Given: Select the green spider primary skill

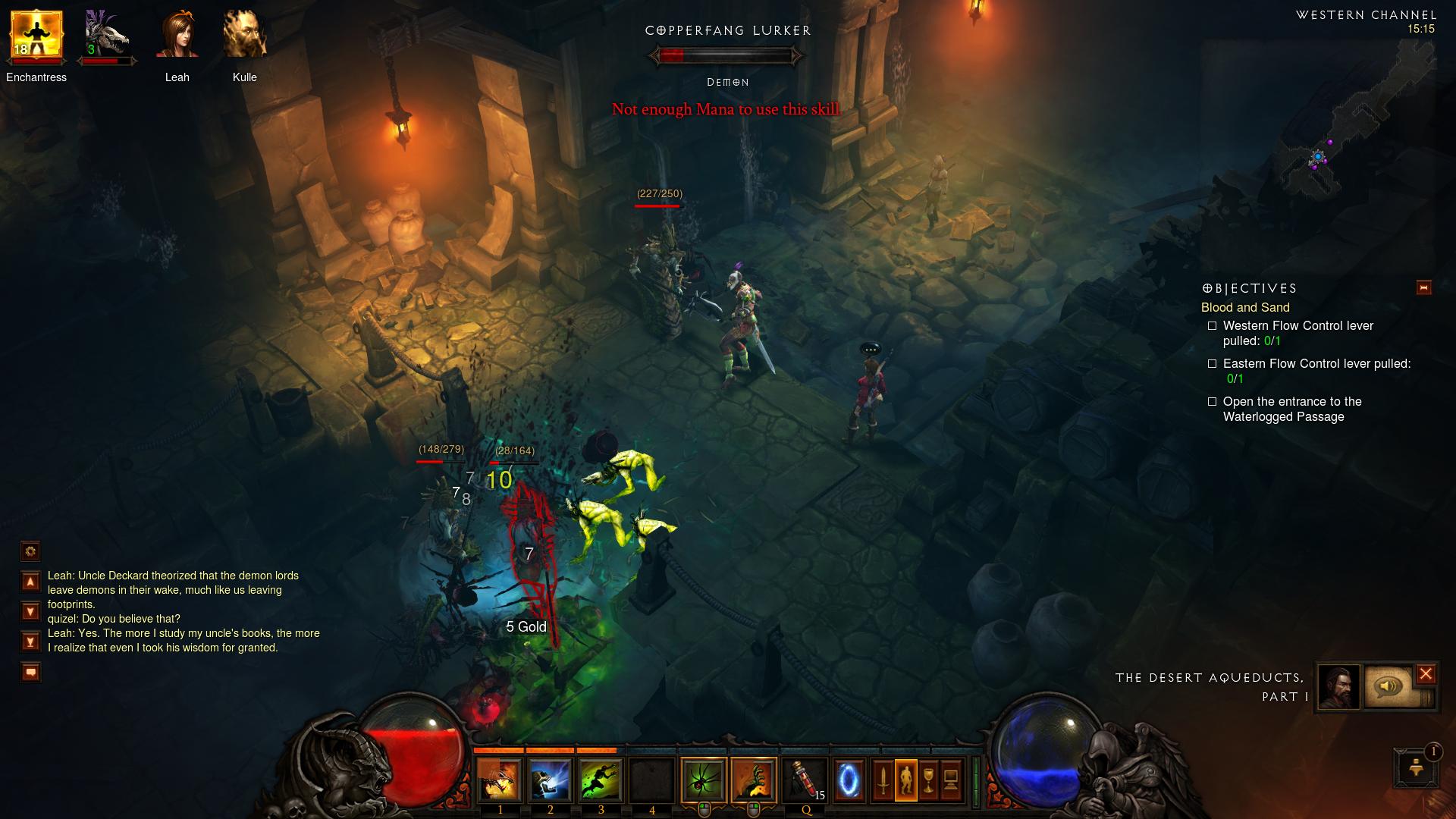Looking at the screenshot, I should coord(703,780).
